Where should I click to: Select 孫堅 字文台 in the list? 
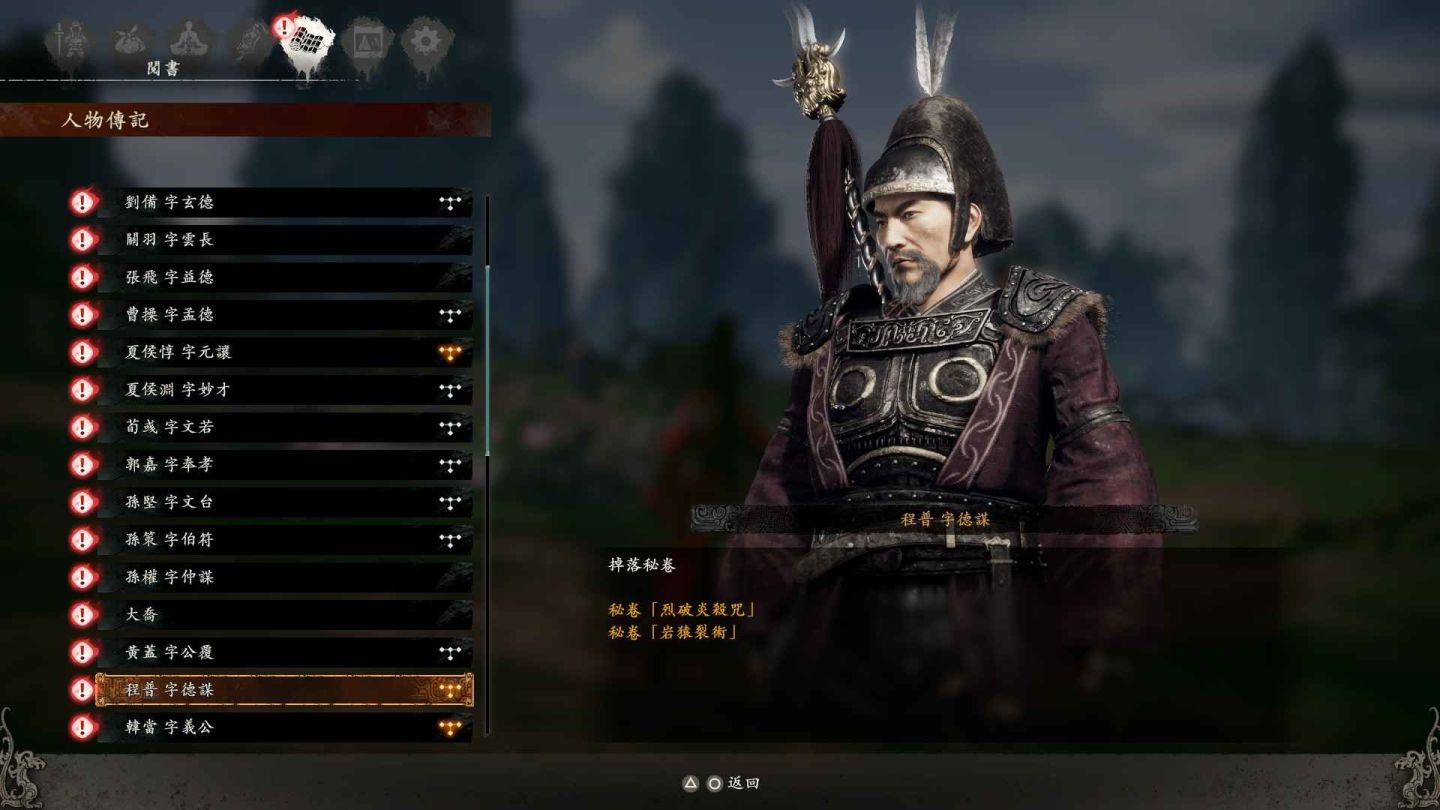click(x=283, y=502)
